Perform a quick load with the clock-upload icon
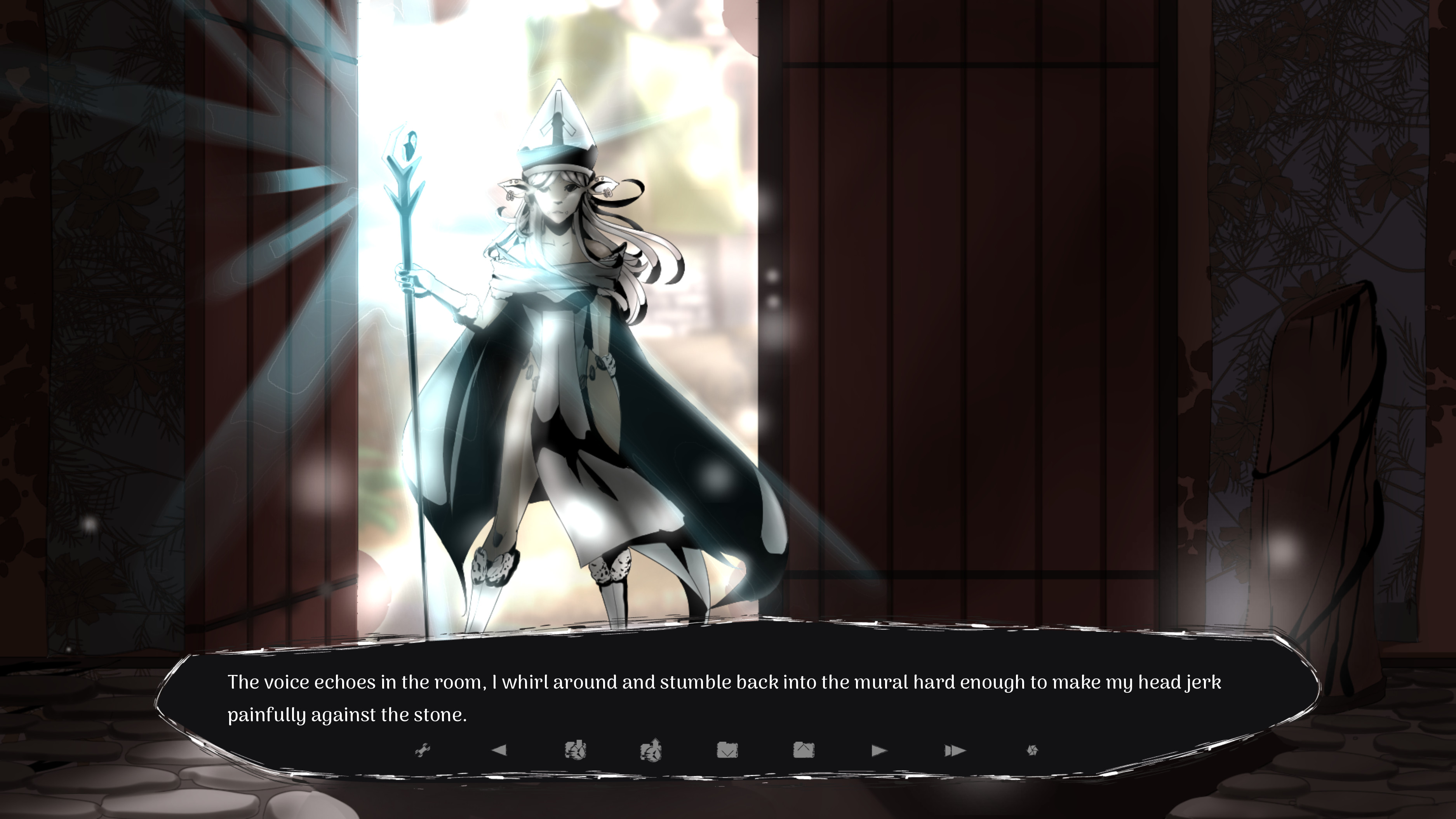1456x819 pixels. click(x=653, y=750)
